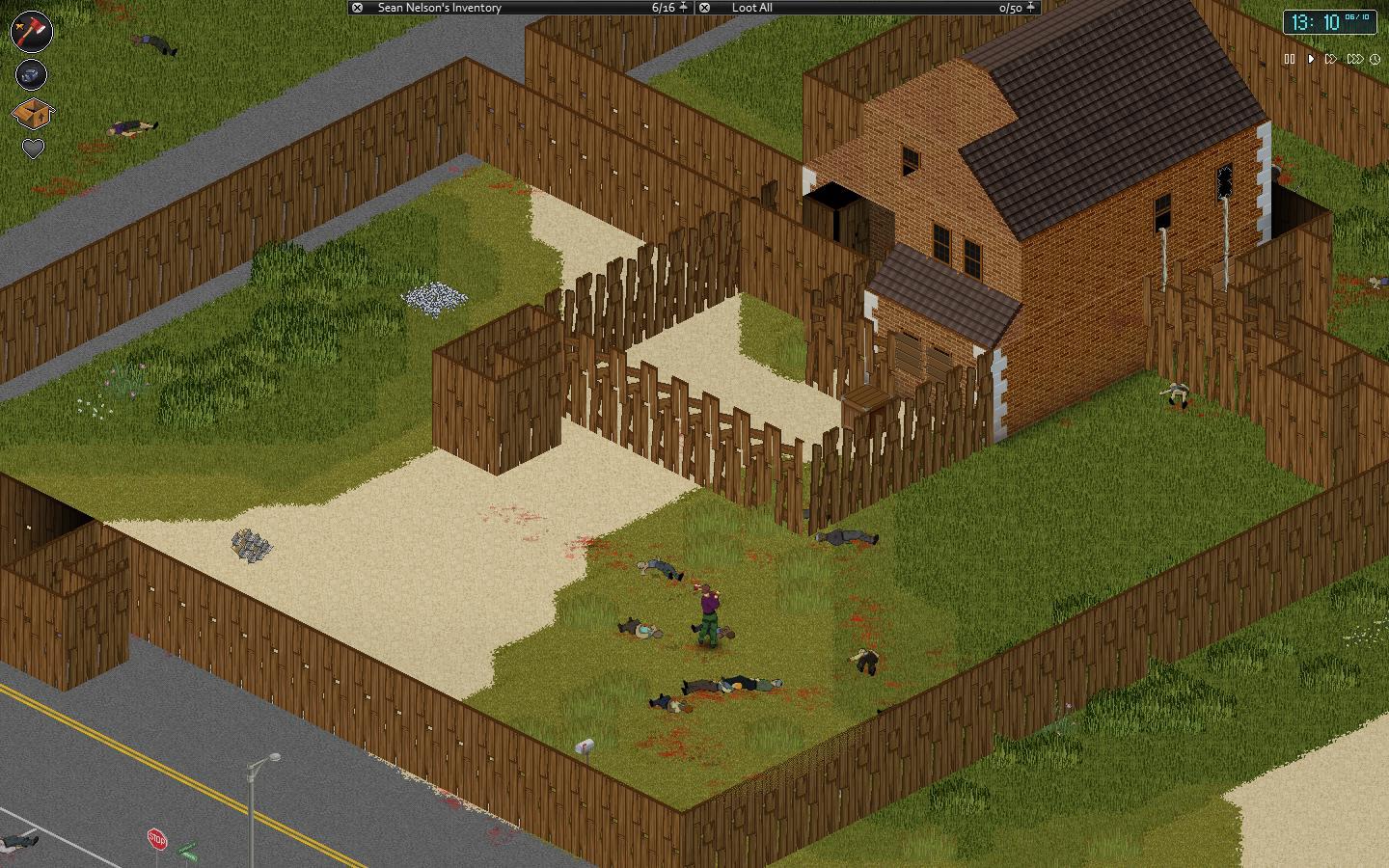Close Sean Nelson's Inventory panel
Screen dimensions: 1389x868
[x=357, y=8]
